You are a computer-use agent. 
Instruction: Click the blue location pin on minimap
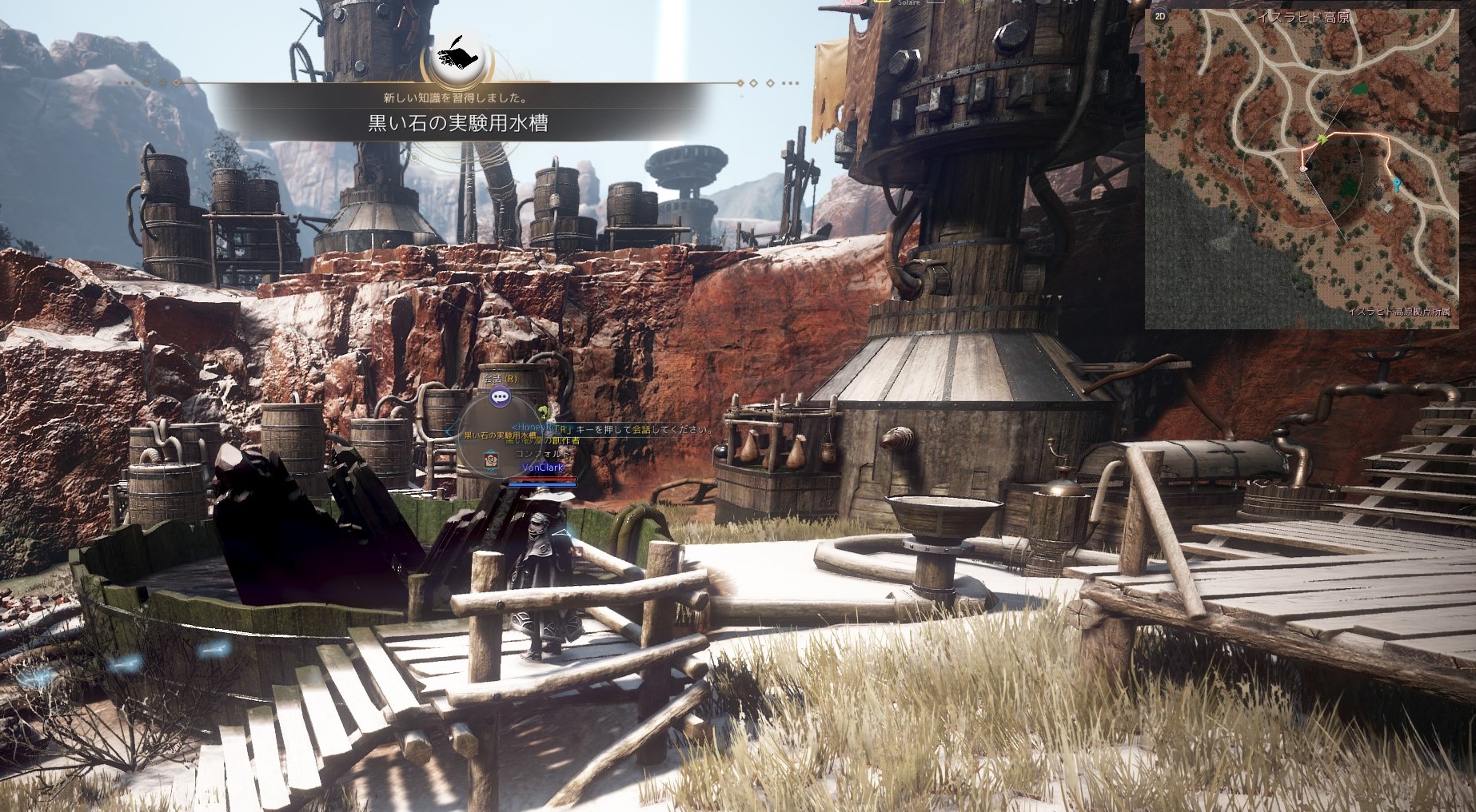1396,185
